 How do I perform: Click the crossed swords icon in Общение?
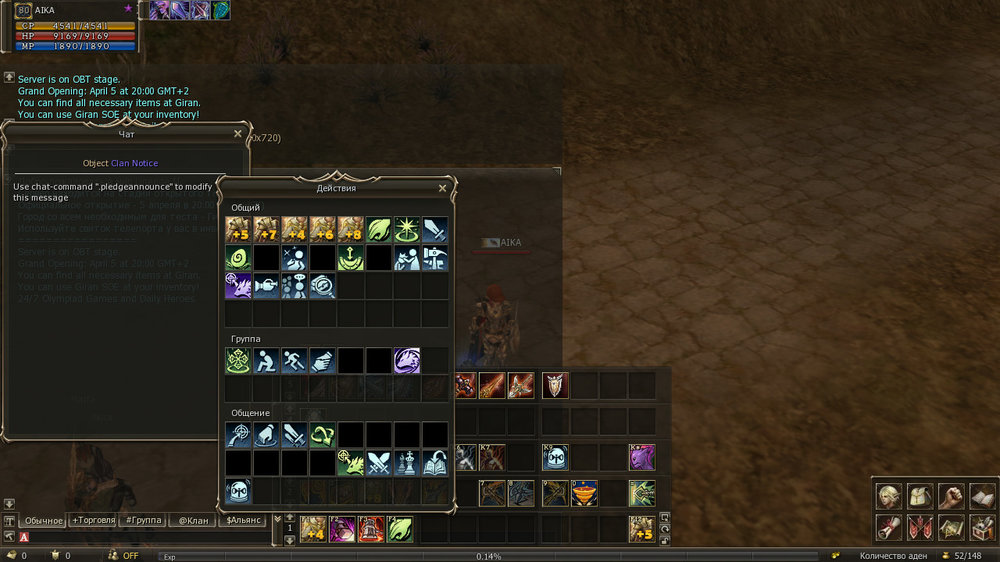[x=379, y=463]
